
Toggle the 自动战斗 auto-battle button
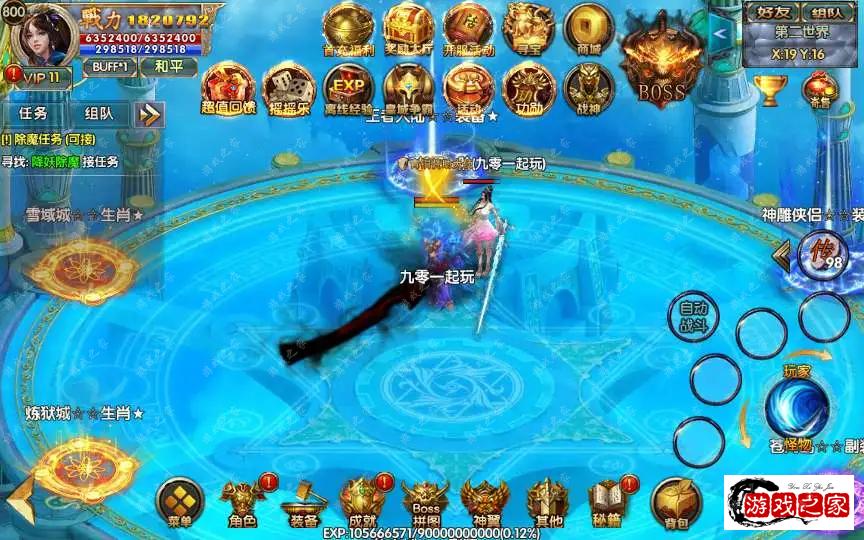pos(693,317)
